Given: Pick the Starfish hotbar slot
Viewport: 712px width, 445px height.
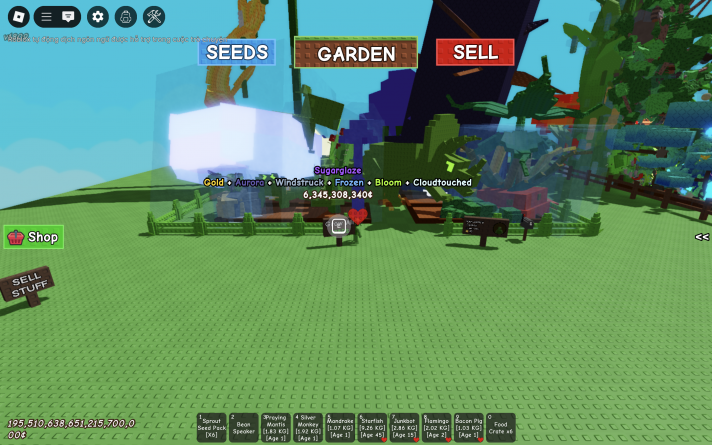Looking at the screenshot, I should (x=372, y=427).
